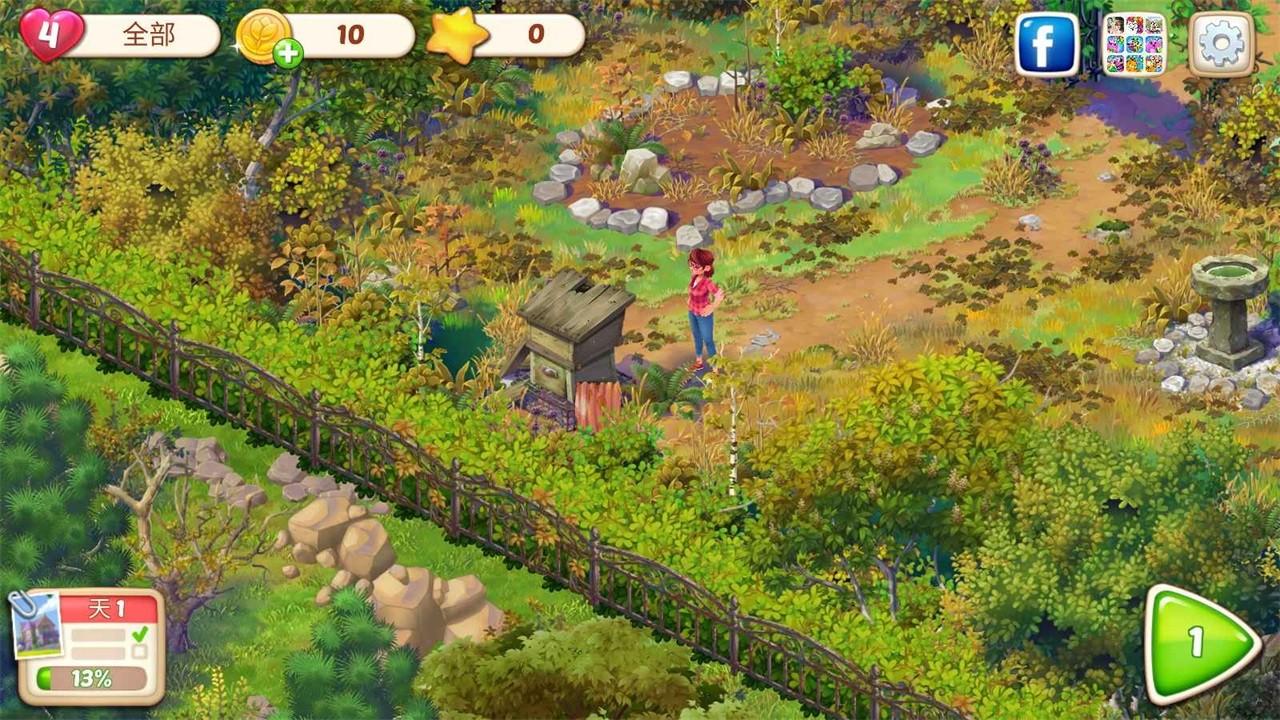Click the green checkmark on the day task
Screen dimensions: 1280x720
[140, 634]
